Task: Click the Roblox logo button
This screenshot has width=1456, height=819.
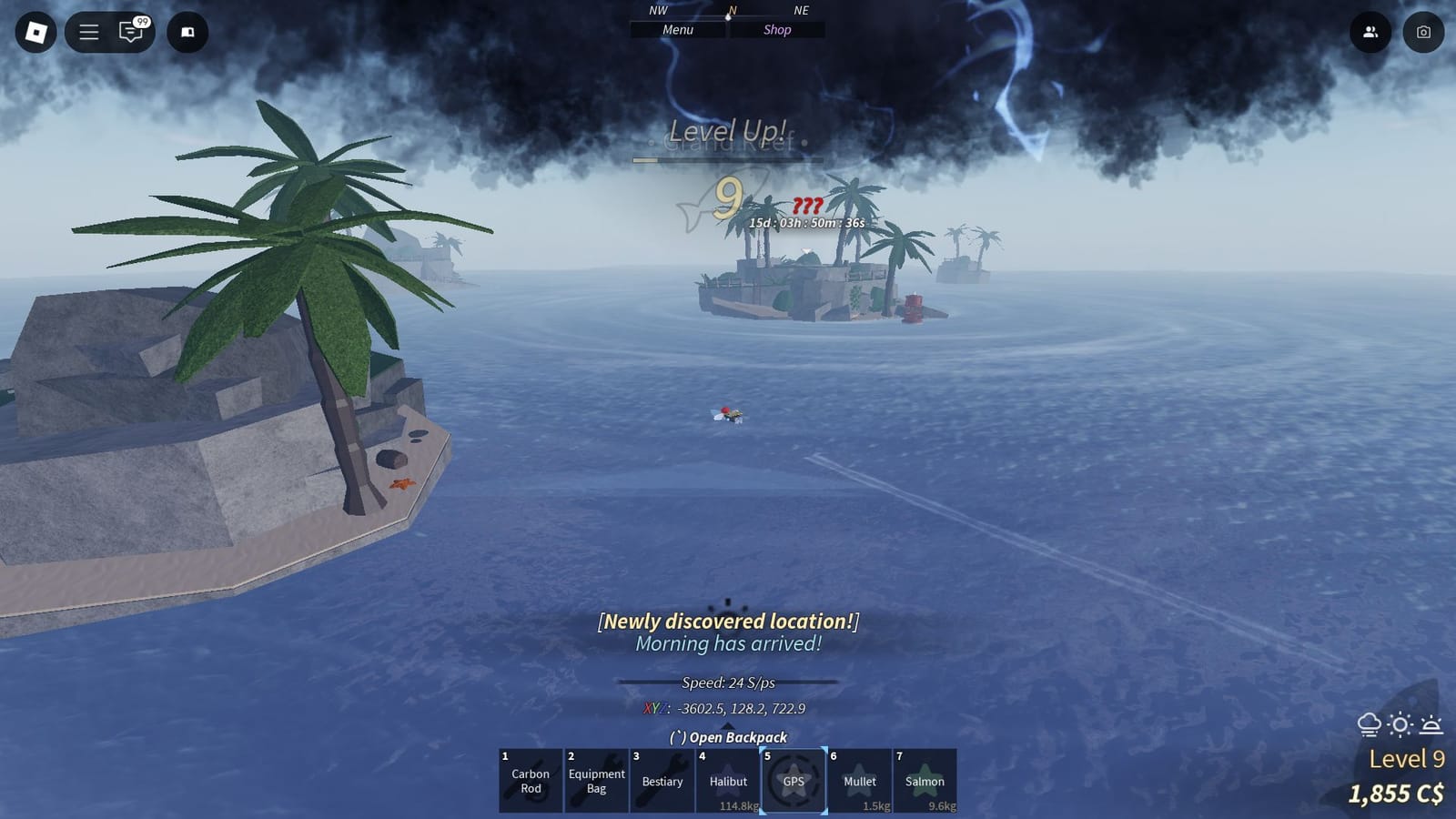Action: [35, 33]
